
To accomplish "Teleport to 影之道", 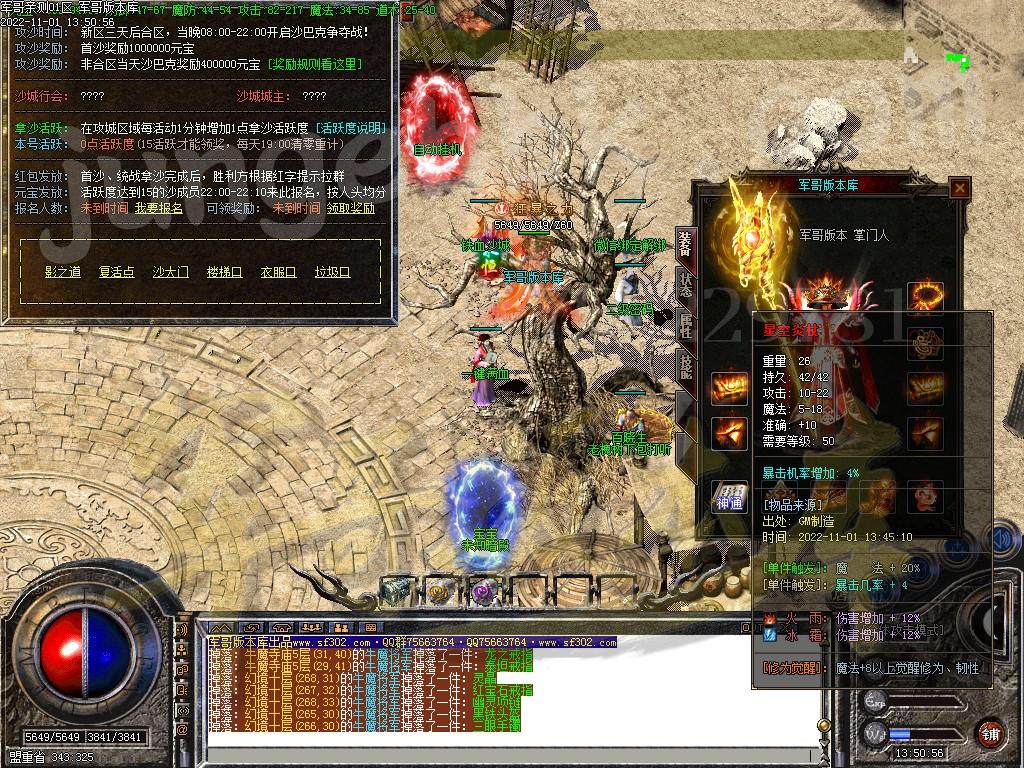I will (63, 271).
